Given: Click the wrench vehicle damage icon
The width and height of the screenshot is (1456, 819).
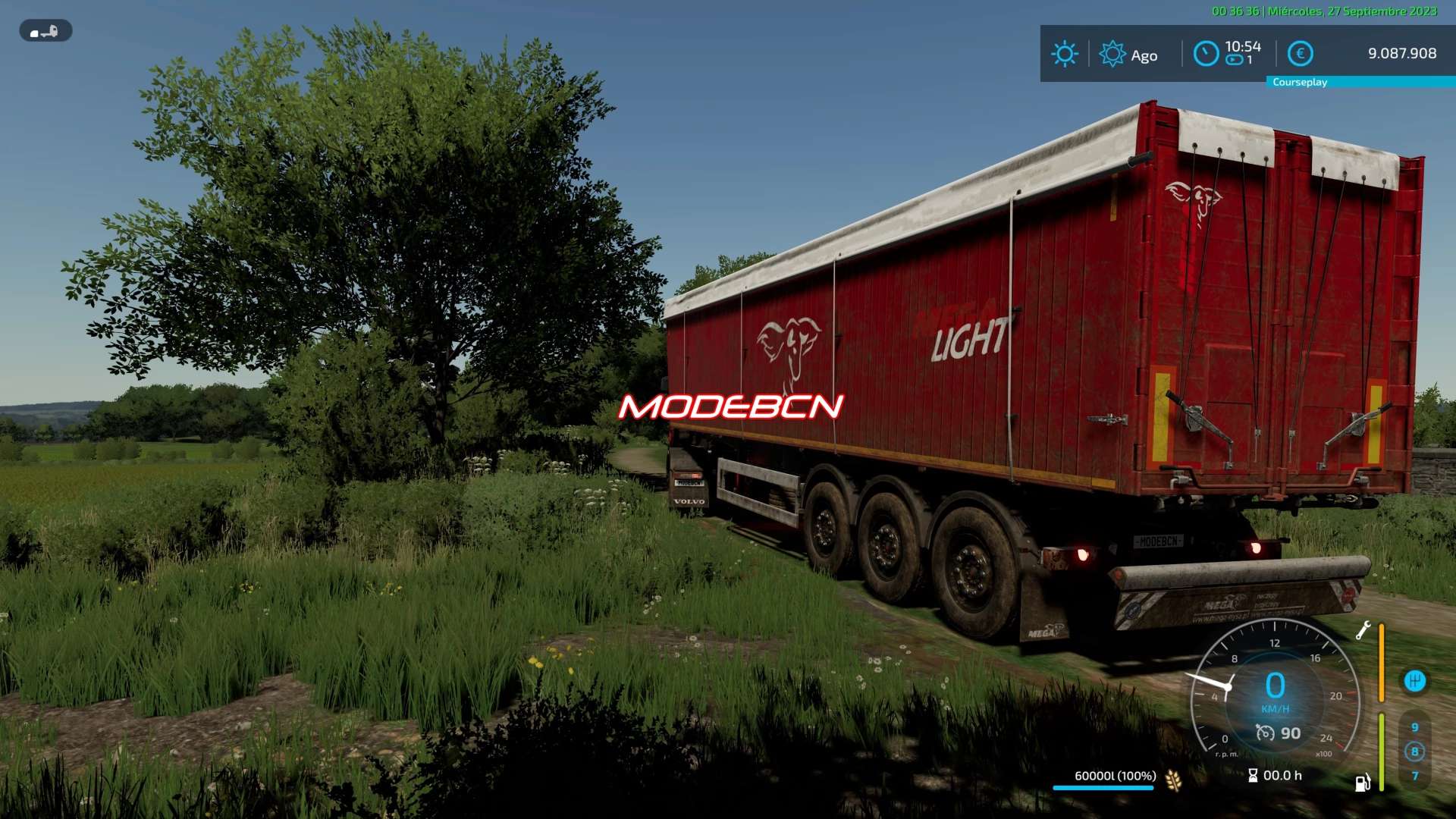Looking at the screenshot, I should (x=1363, y=630).
